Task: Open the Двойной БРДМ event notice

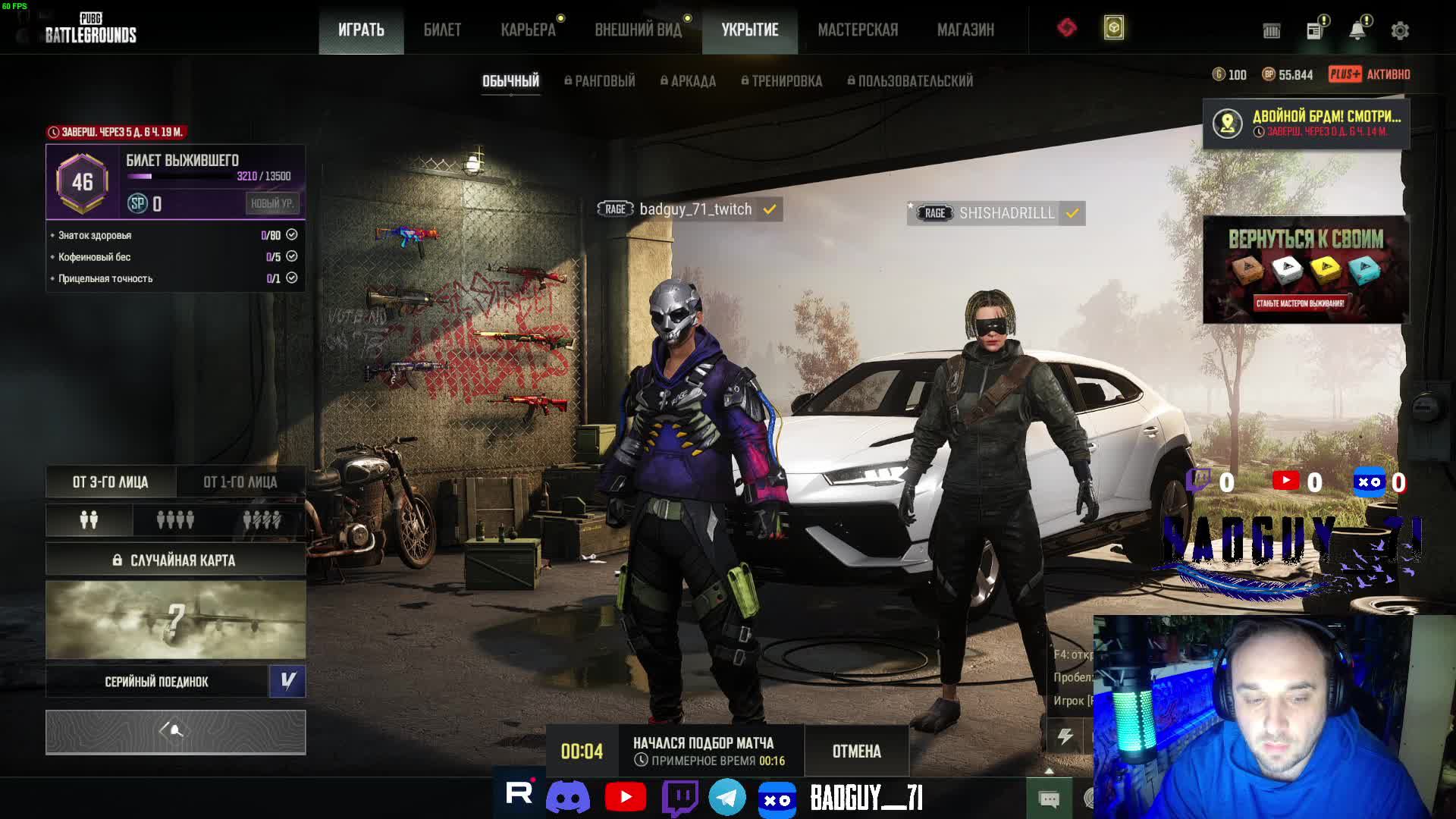Action: tap(1306, 124)
